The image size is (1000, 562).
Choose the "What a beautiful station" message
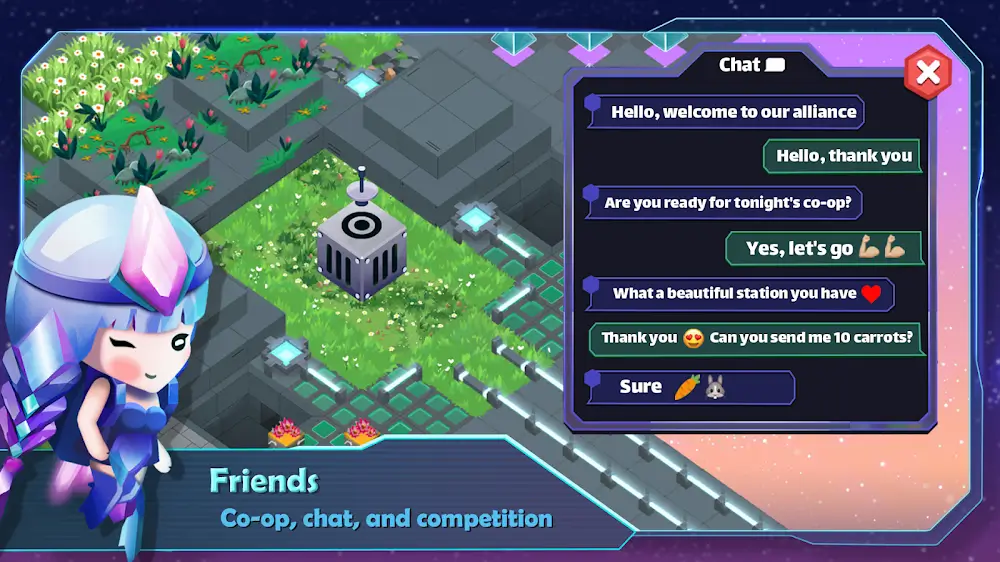coord(740,294)
